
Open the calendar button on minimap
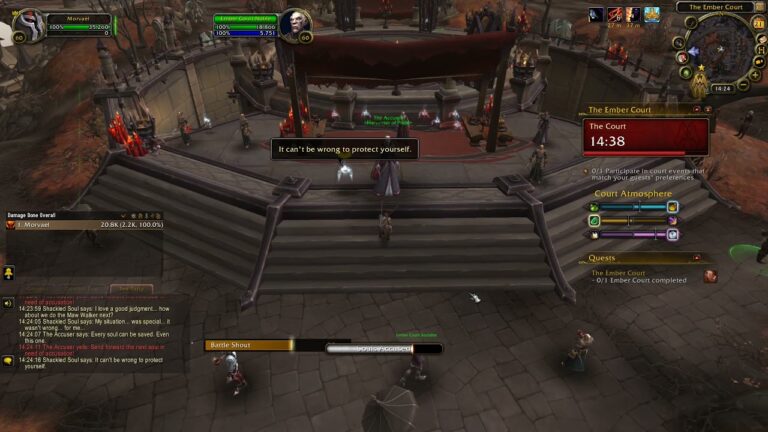click(758, 22)
